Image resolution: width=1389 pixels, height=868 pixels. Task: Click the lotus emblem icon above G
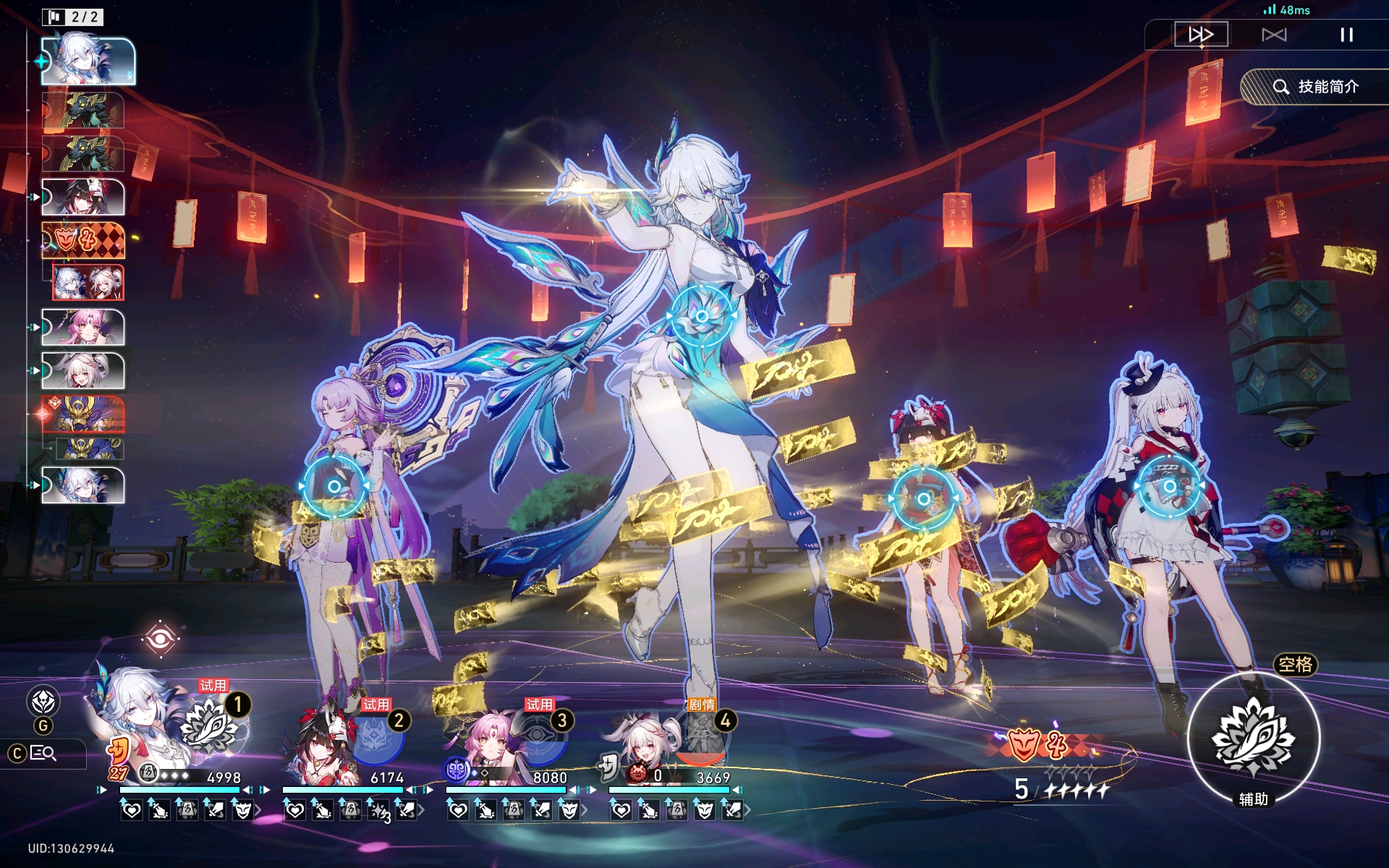[43, 701]
